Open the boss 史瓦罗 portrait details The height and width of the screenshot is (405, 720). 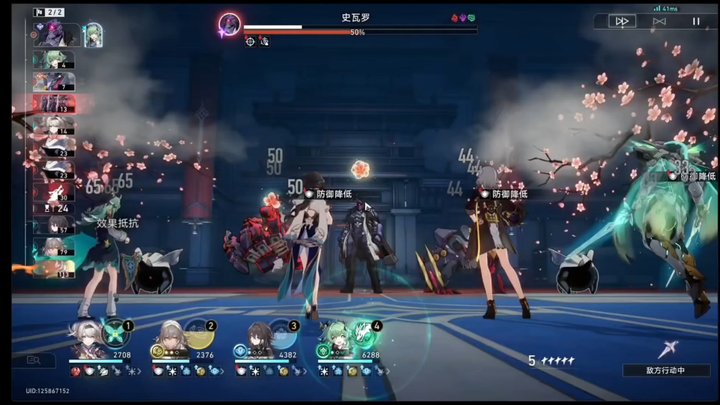(x=230, y=24)
